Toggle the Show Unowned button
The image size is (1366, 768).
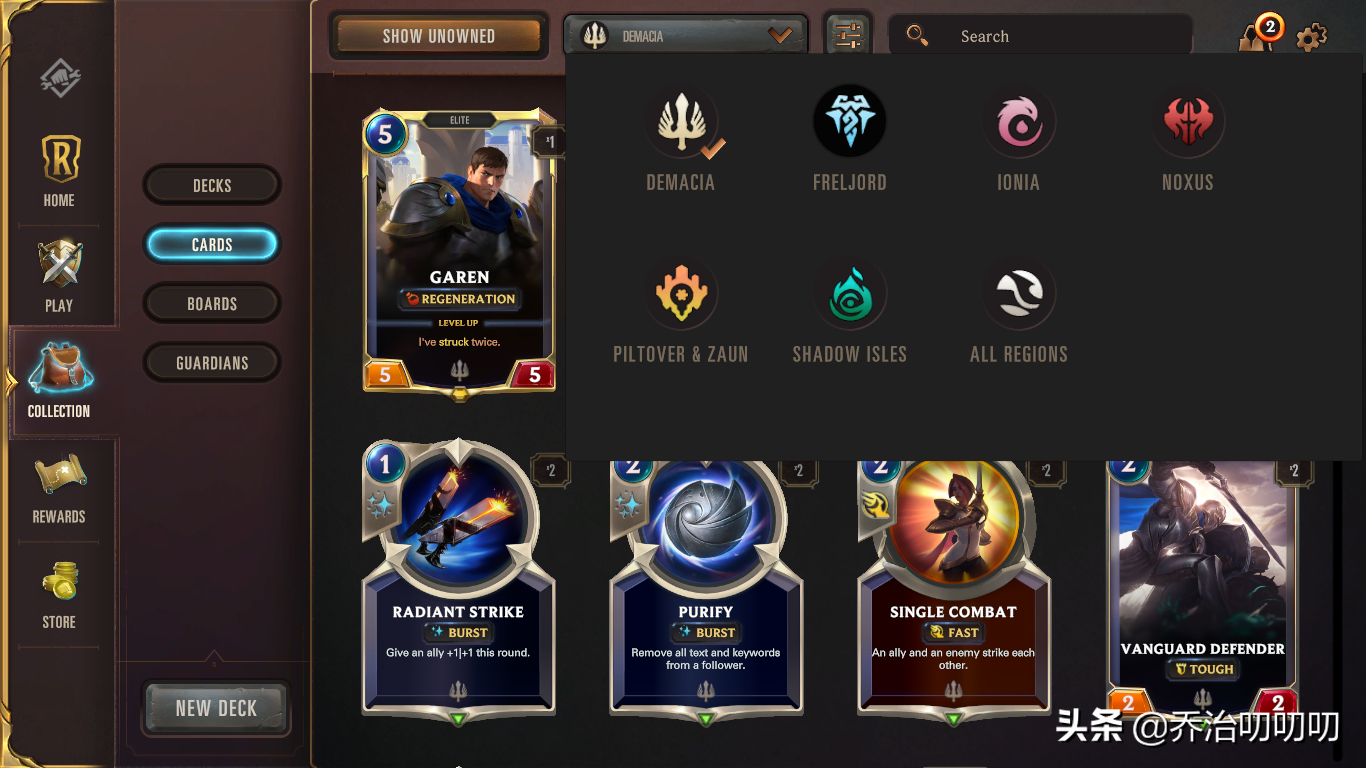(439, 36)
